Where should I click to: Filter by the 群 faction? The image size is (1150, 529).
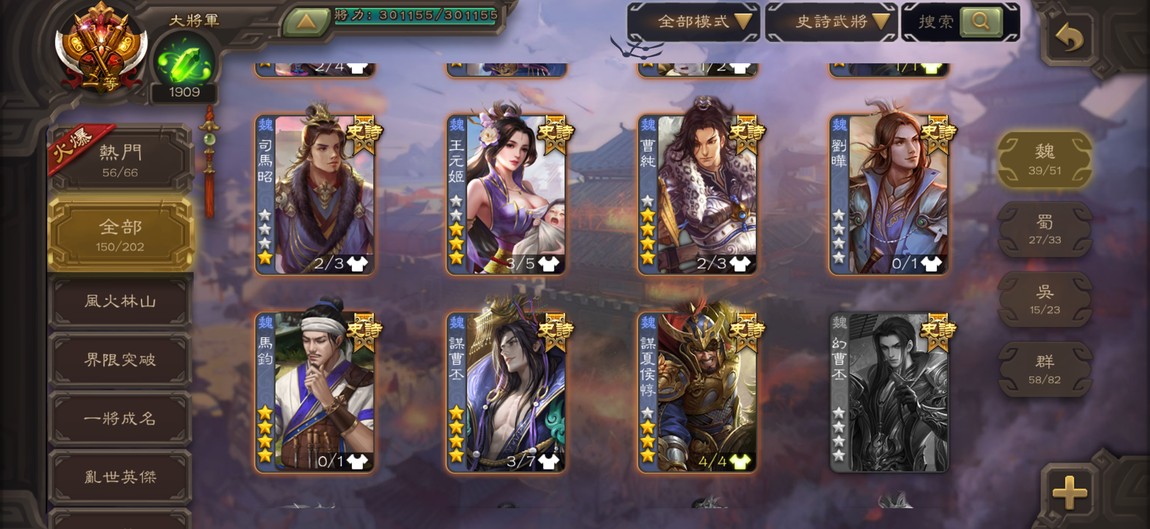pyautogui.click(x=1045, y=369)
